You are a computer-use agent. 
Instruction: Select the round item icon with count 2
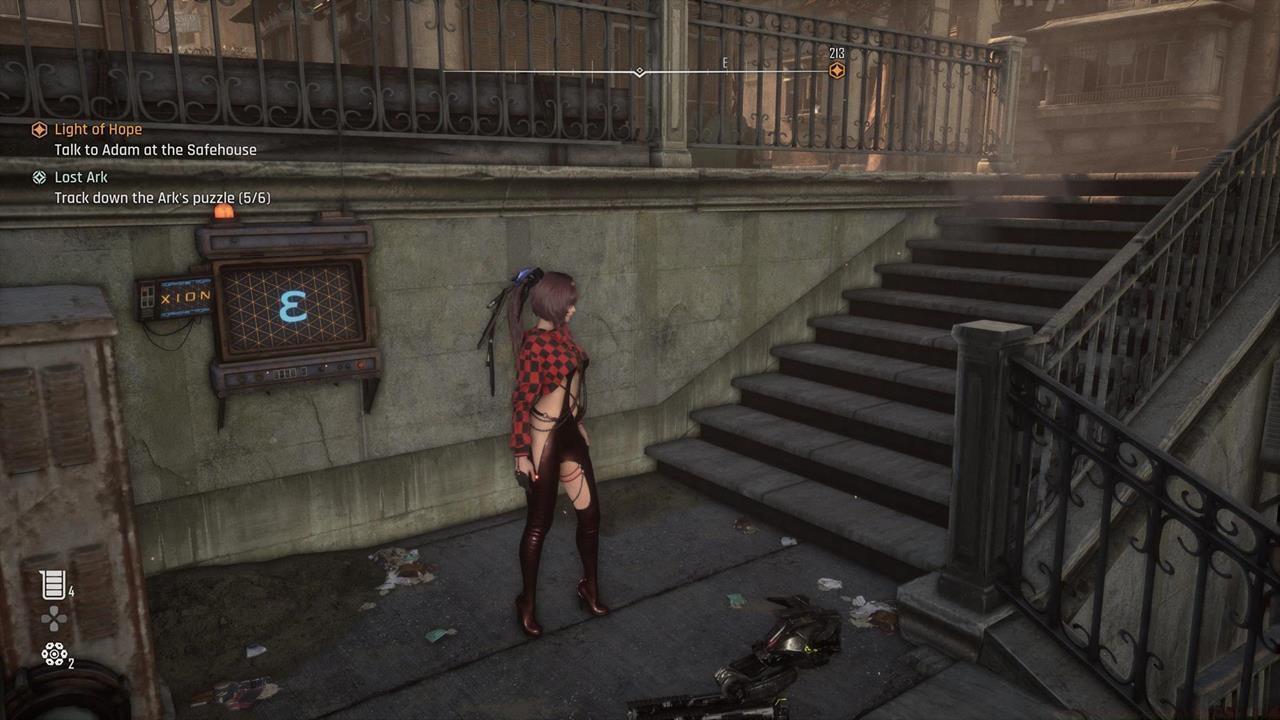(53, 654)
